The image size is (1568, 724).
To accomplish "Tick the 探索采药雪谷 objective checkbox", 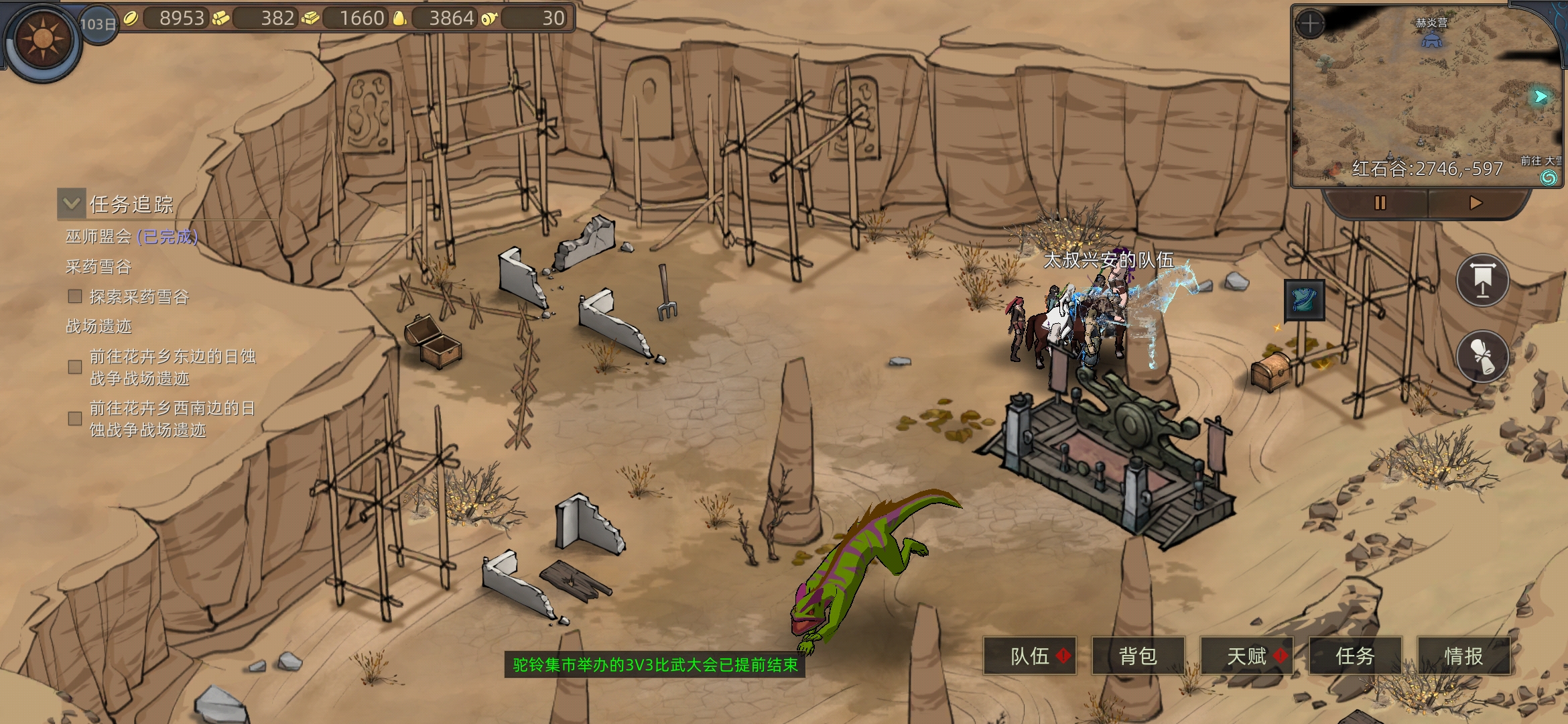I will click(75, 296).
